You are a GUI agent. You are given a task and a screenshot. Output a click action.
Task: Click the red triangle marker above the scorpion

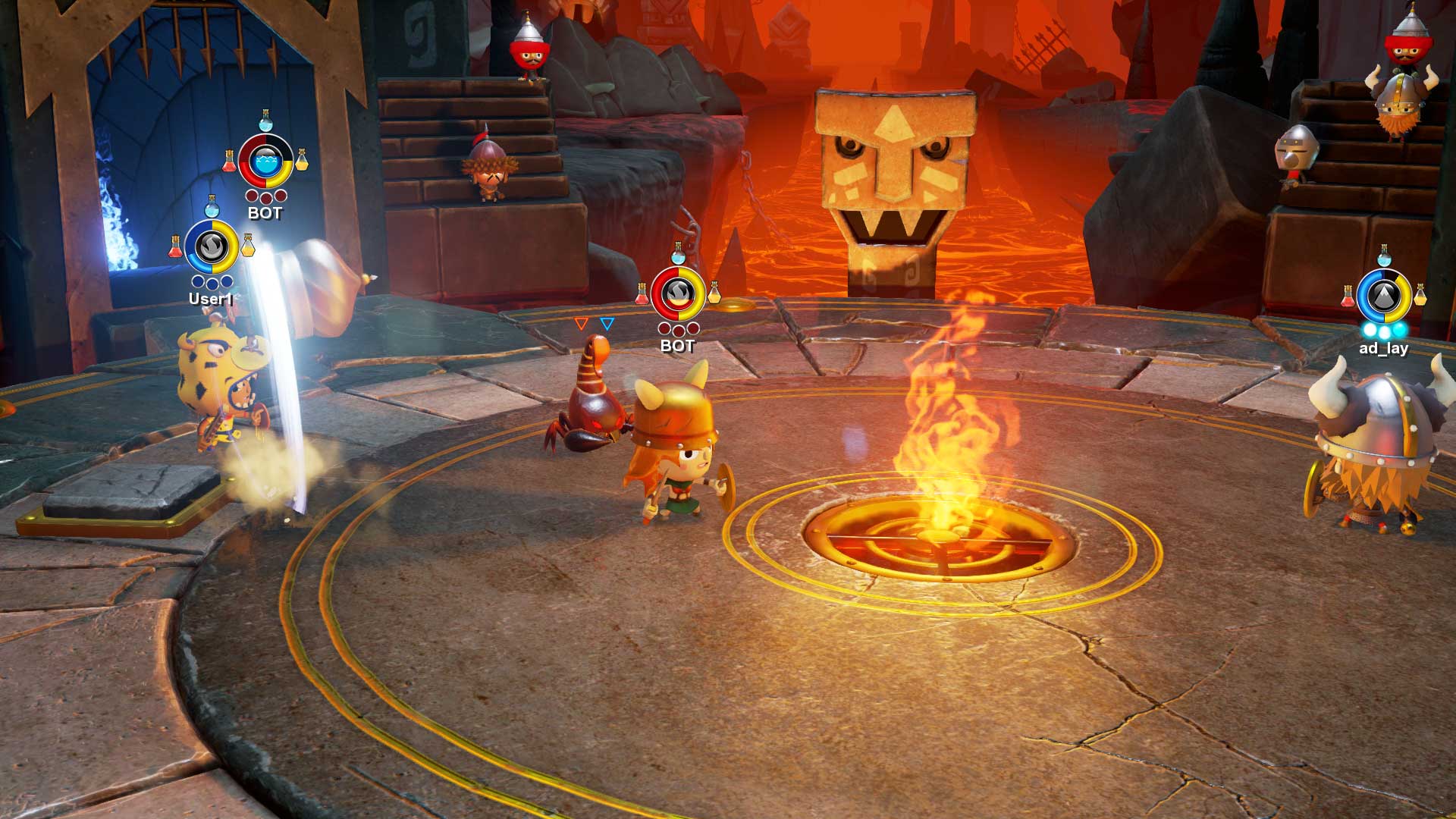click(x=582, y=322)
